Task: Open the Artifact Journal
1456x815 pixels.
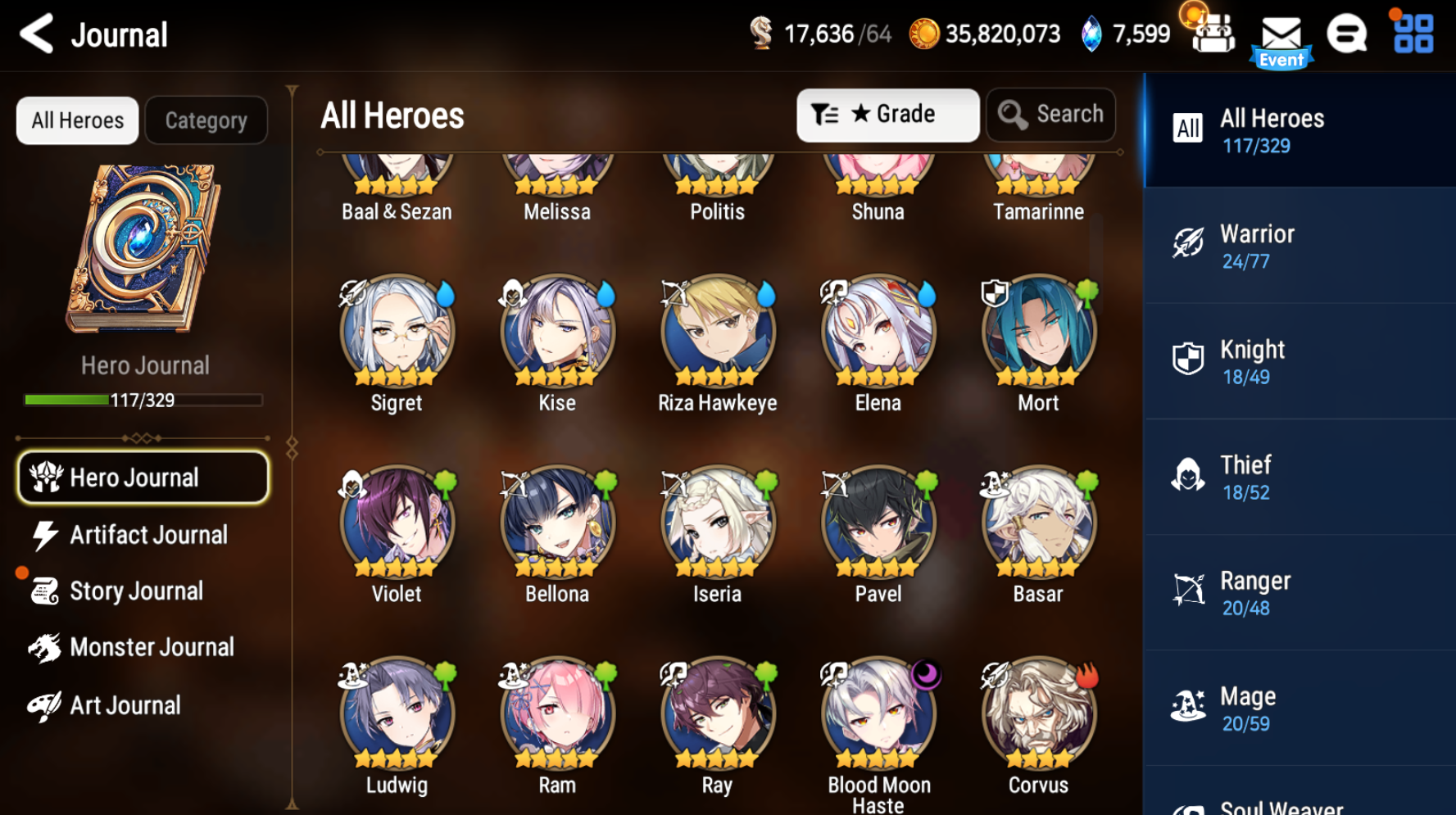Action: coord(143,534)
